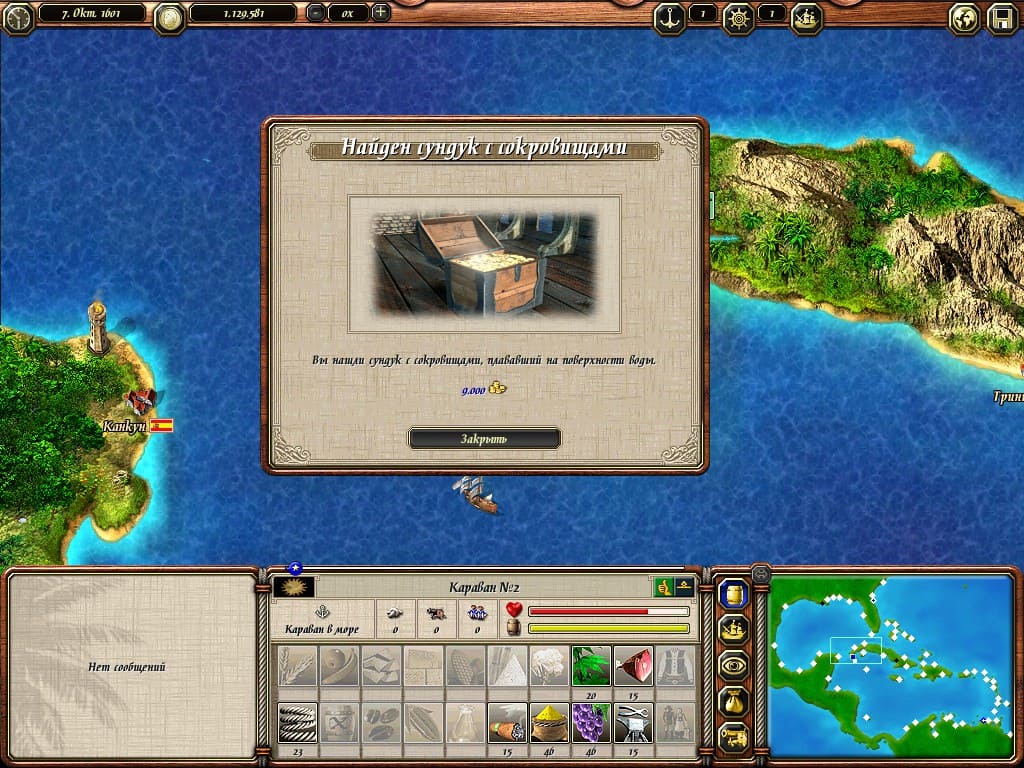
Task: Select the grapes cargo slot
Action: pos(591,722)
